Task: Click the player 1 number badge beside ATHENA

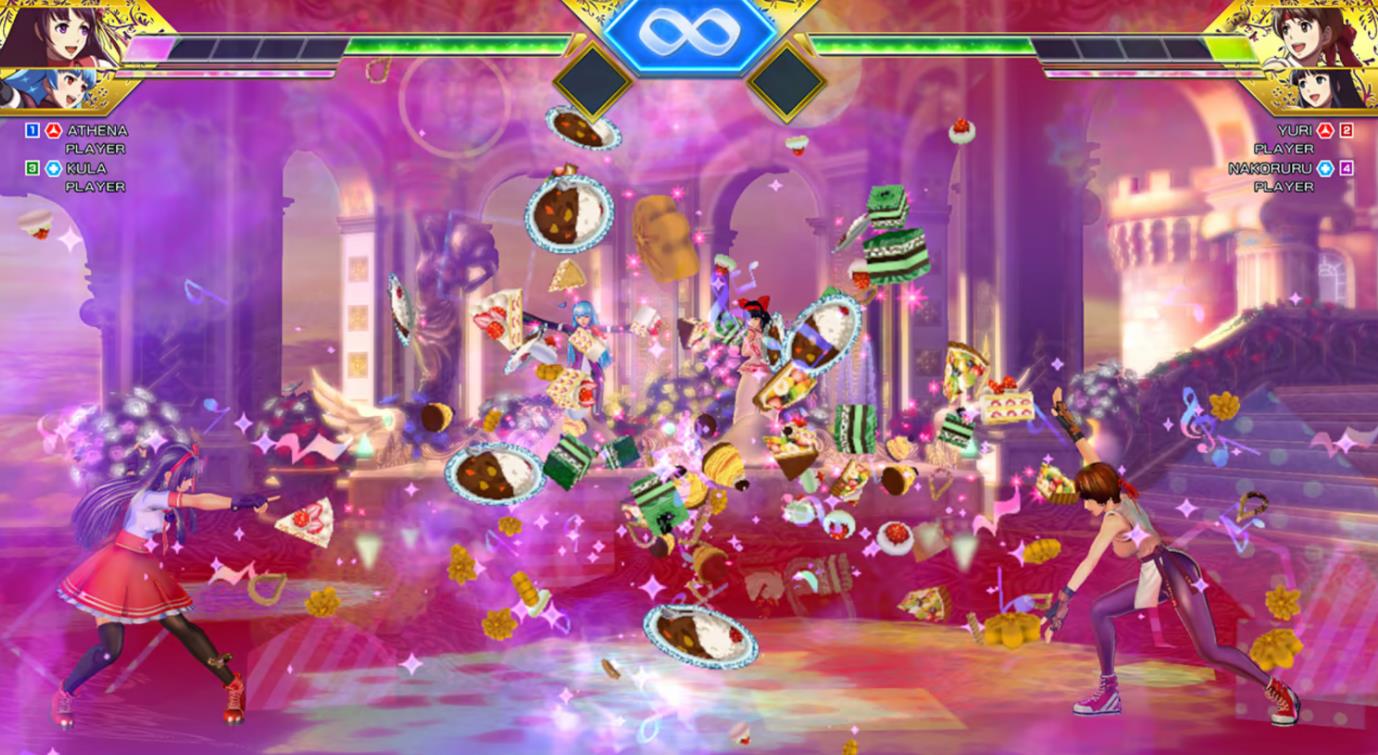Action: coord(33,130)
